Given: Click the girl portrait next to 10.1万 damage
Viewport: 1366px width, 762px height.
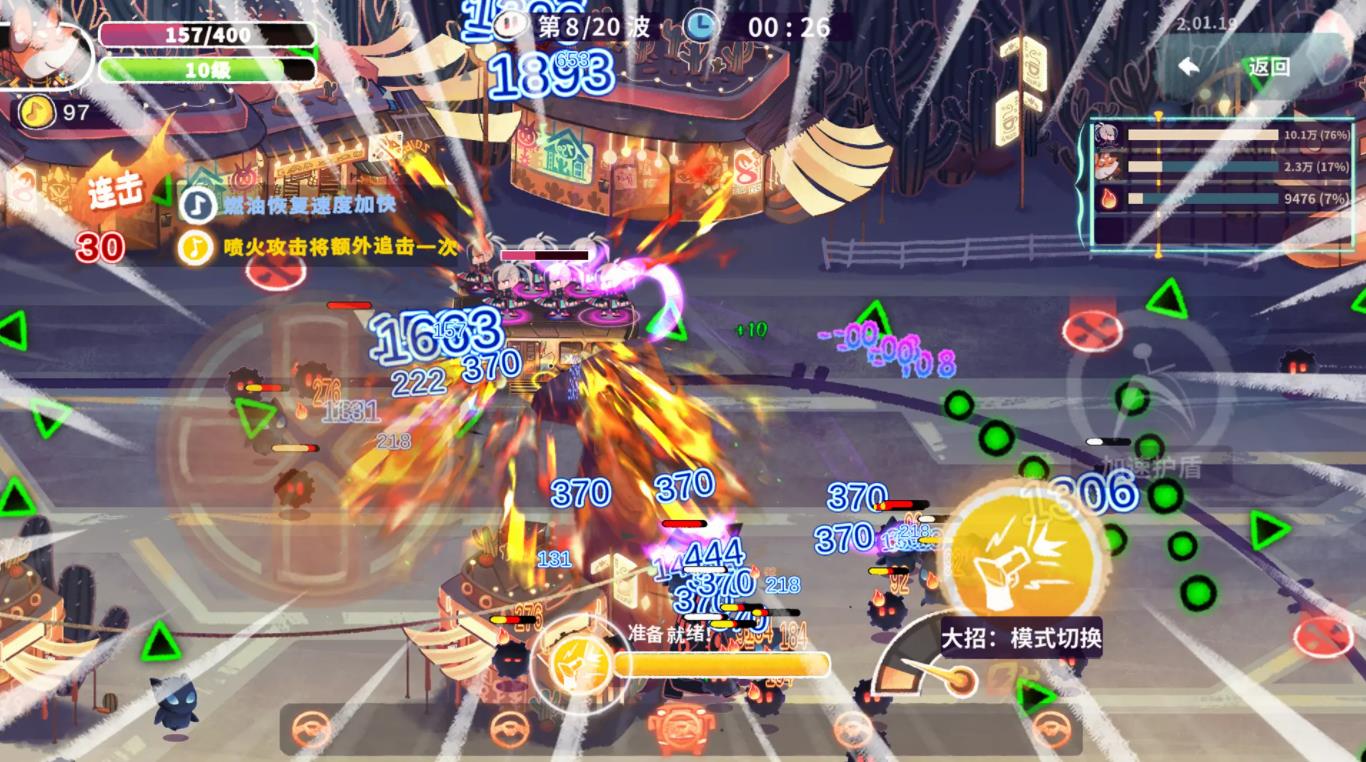Looking at the screenshot, I should pyautogui.click(x=1107, y=134).
